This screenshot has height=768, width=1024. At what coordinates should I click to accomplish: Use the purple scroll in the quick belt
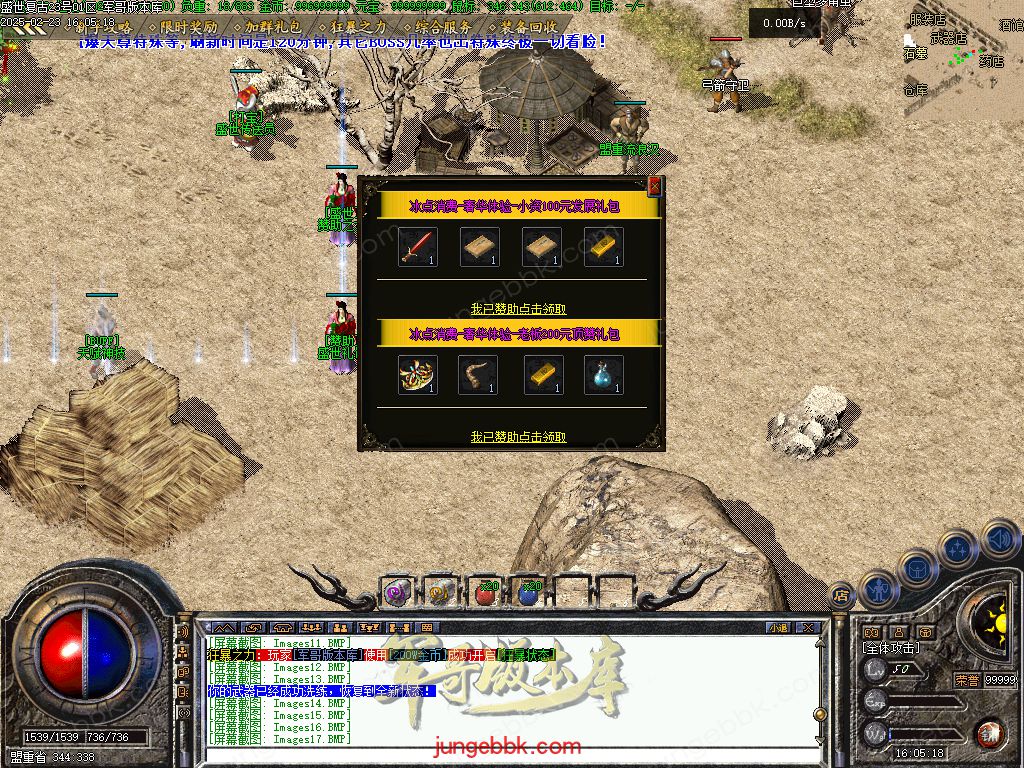click(x=396, y=593)
